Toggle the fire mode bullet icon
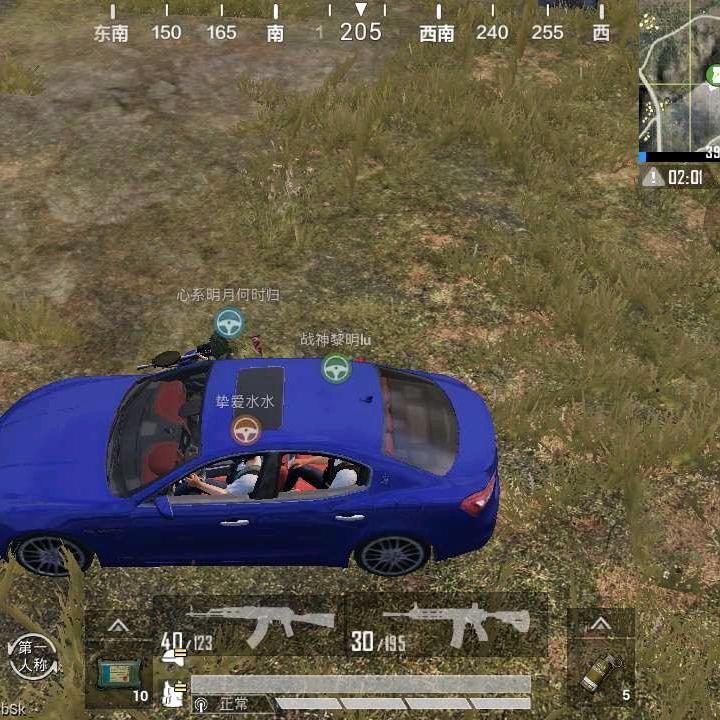 [174, 656]
